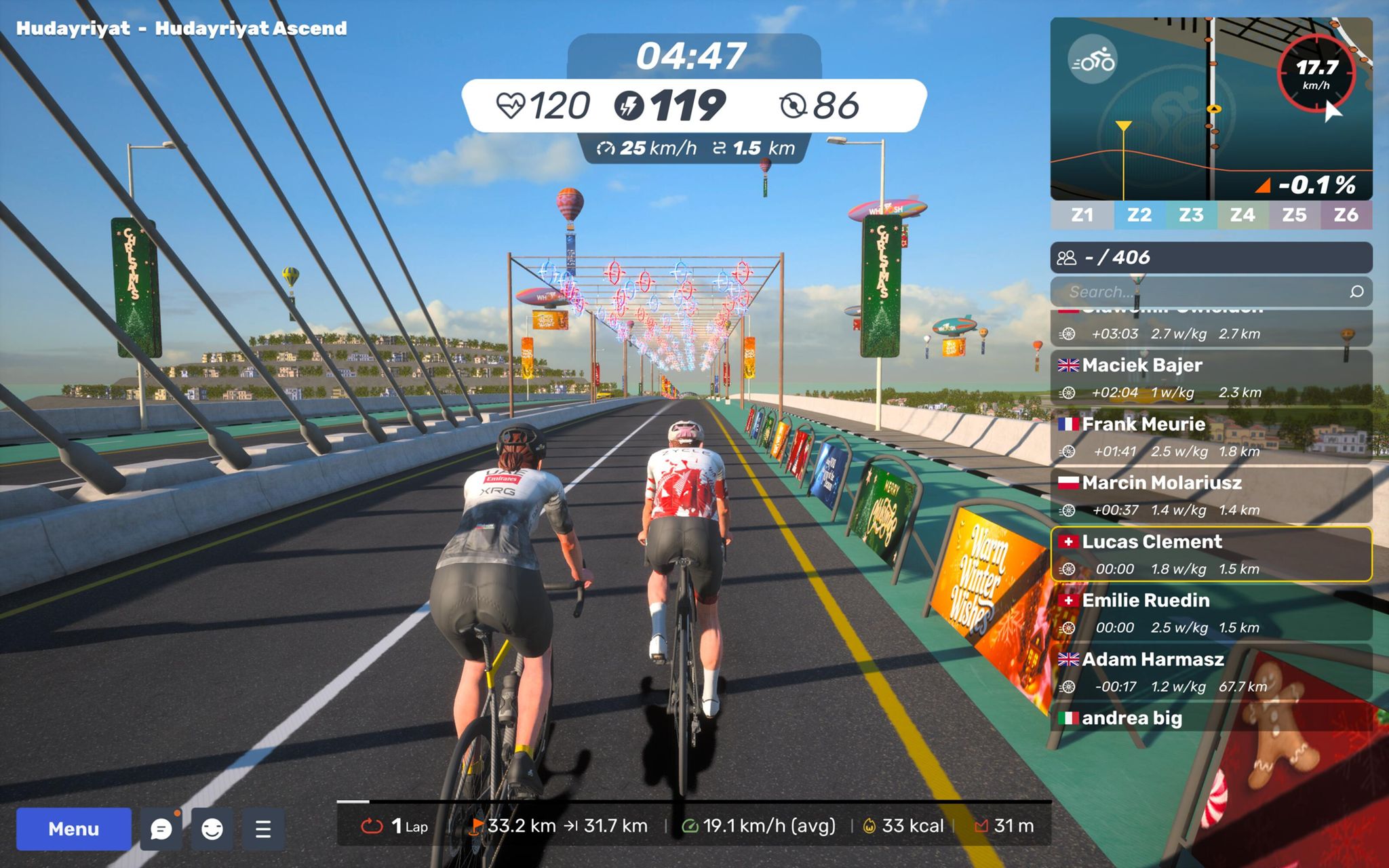The height and width of the screenshot is (868, 1389).
Task: Open the chat message bubble
Action: click(161, 829)
